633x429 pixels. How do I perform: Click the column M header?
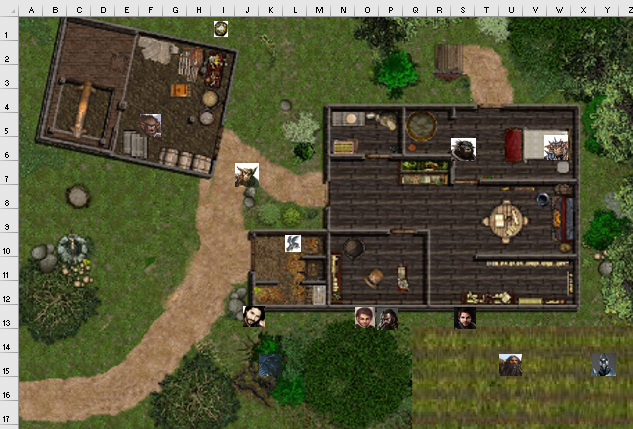pyautogui.click(x=319, y=10)
